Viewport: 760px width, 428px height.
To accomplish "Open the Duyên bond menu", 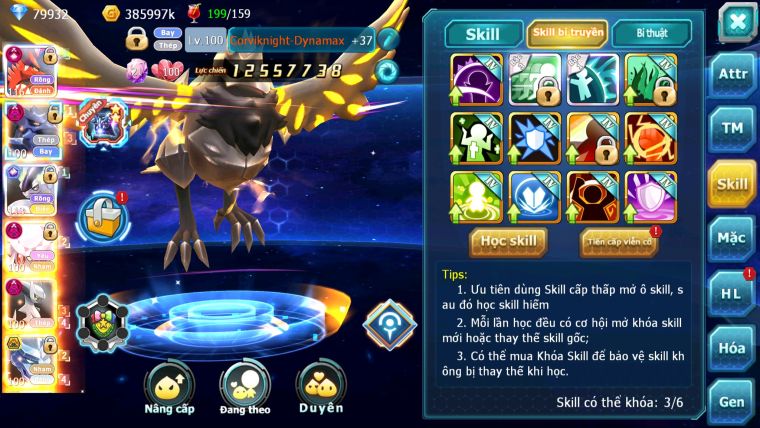I will [x=321, y=387].
